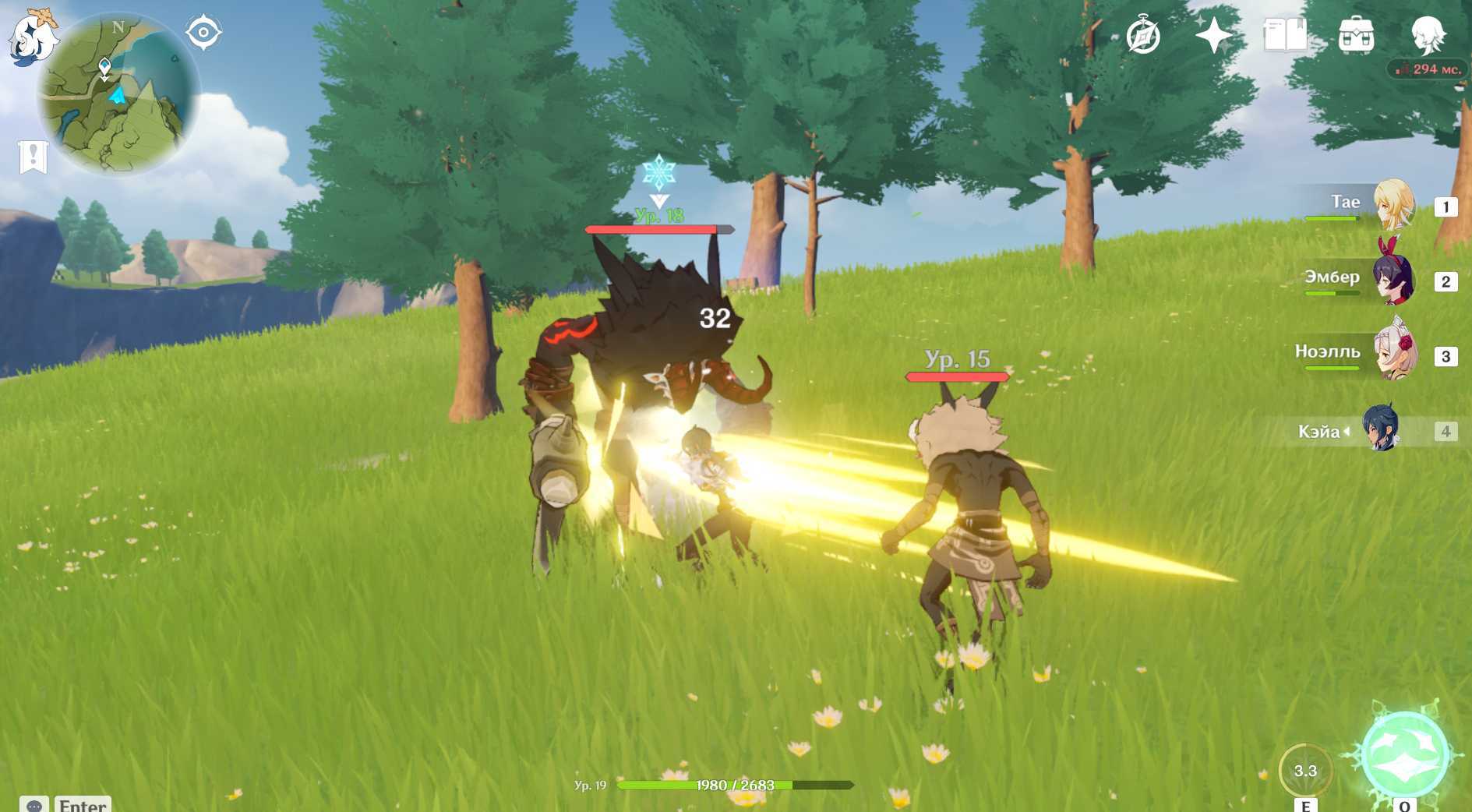
Task: Open the adventurer handbook book icon
Action: tap(1285, 36)
